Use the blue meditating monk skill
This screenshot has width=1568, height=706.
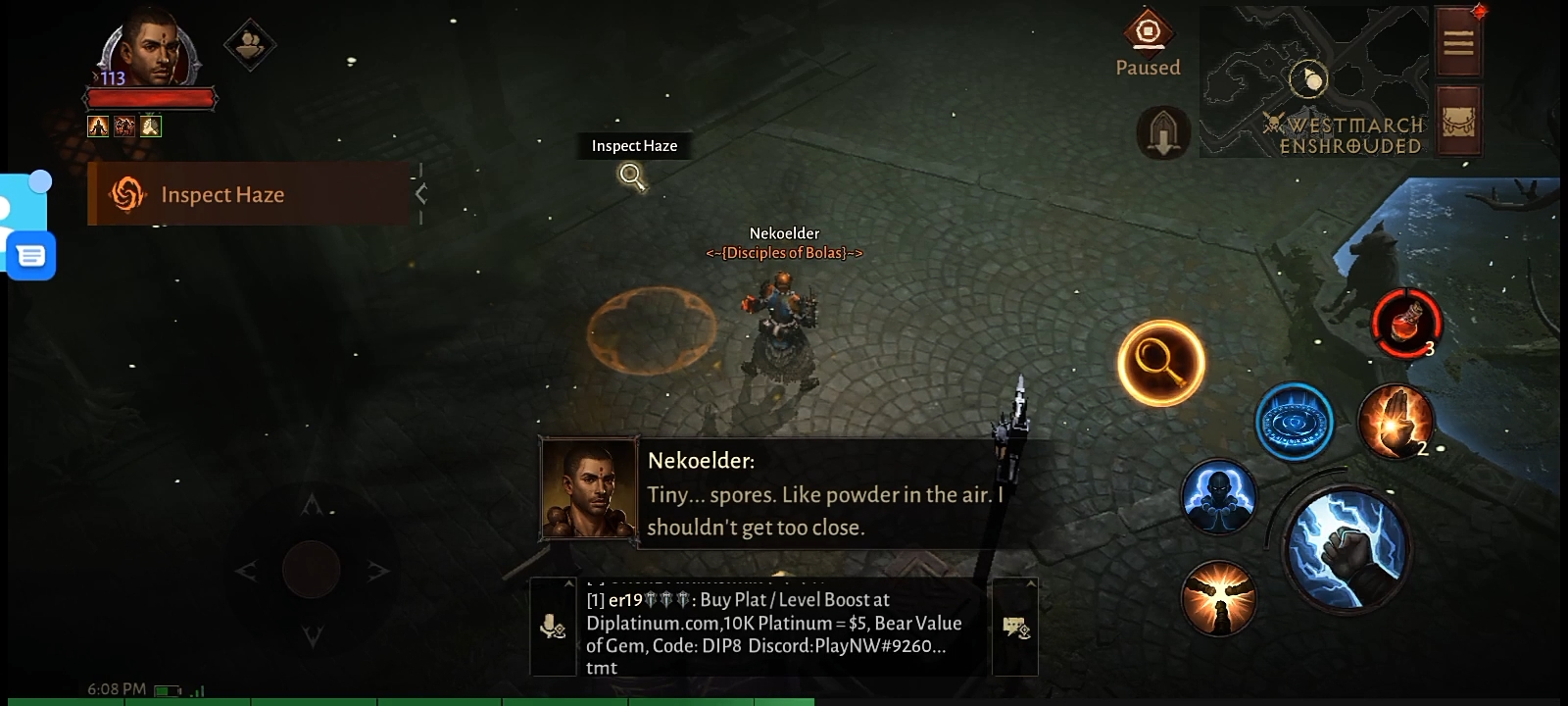[1218, 497]
